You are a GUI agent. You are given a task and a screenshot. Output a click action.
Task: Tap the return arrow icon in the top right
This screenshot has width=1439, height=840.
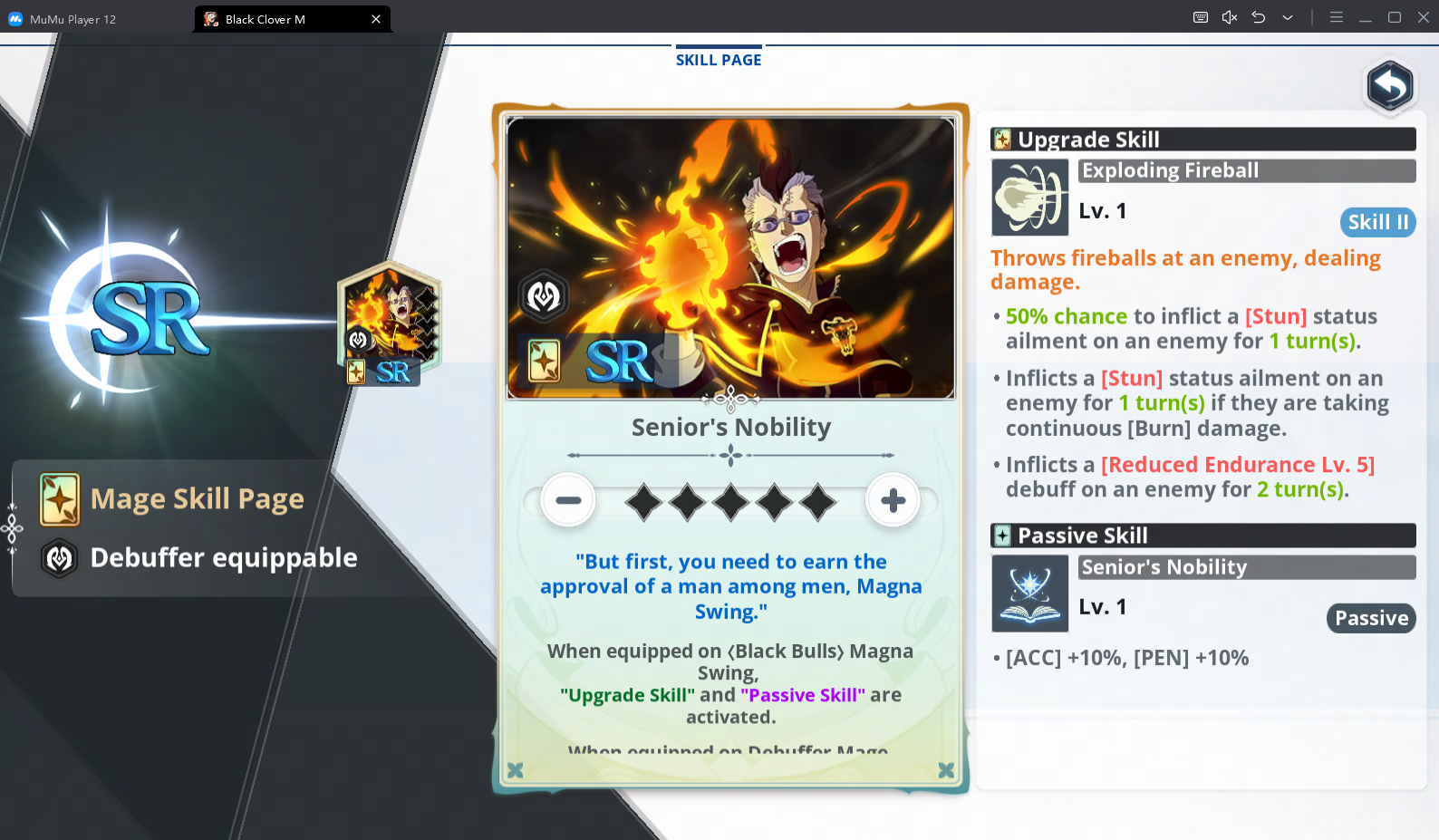(1389, 87)
